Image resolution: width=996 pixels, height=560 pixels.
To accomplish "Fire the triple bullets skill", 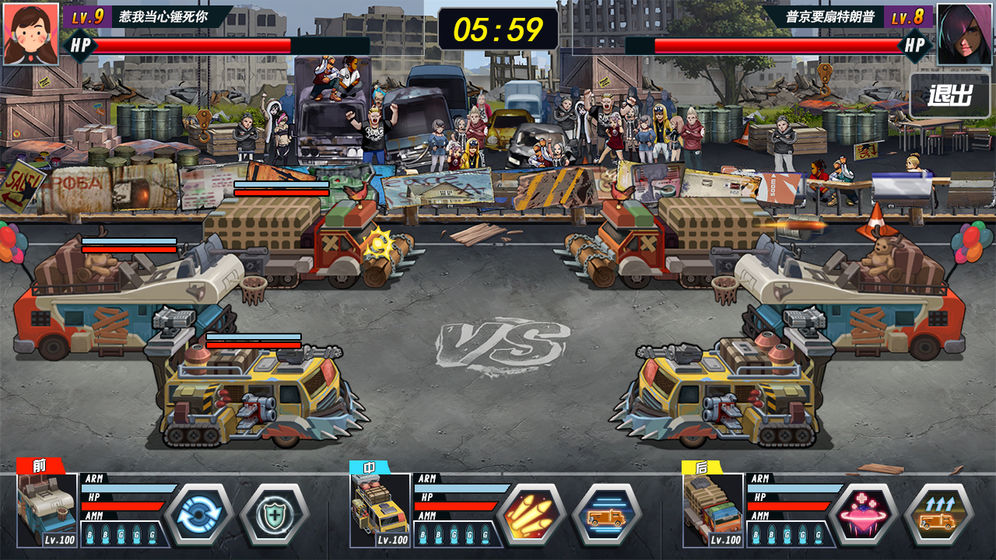I will (533, 513).
